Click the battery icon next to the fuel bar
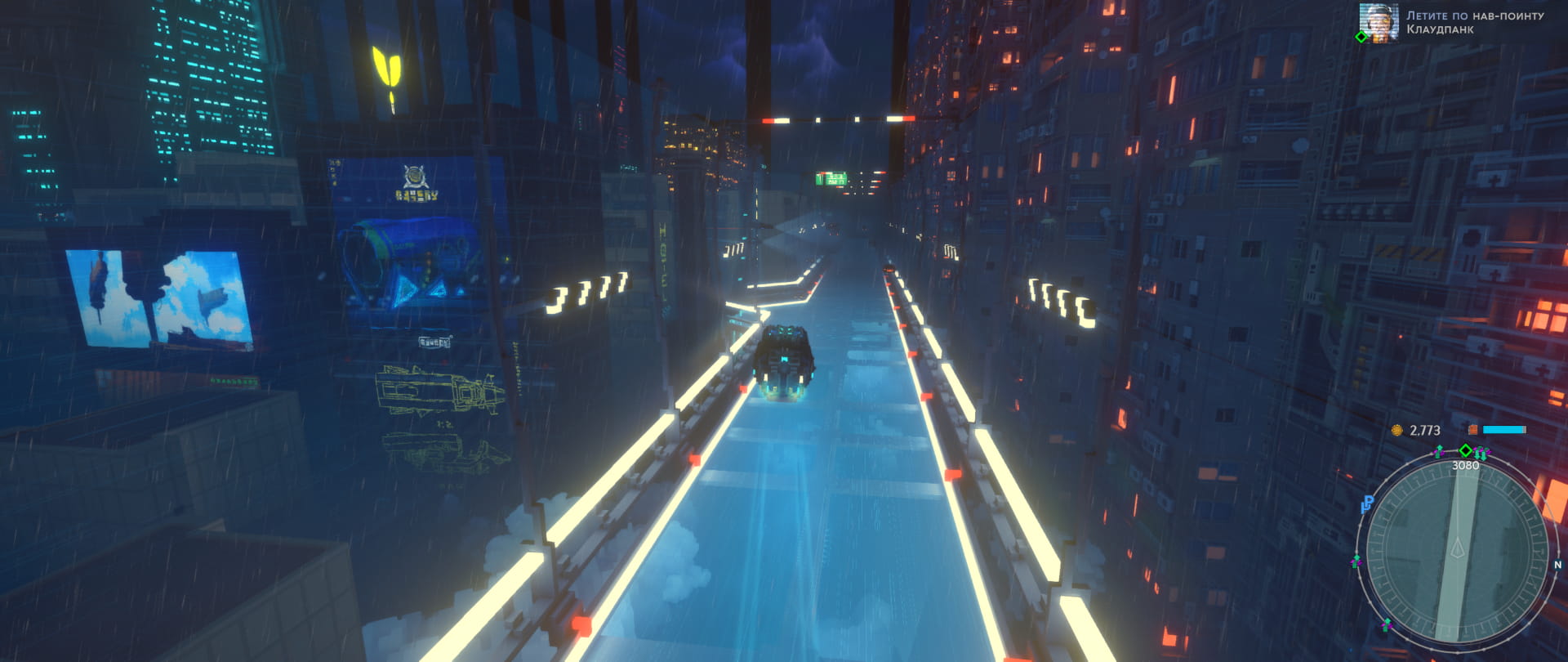This screenshot has width=1568, height=662. 1473,428
